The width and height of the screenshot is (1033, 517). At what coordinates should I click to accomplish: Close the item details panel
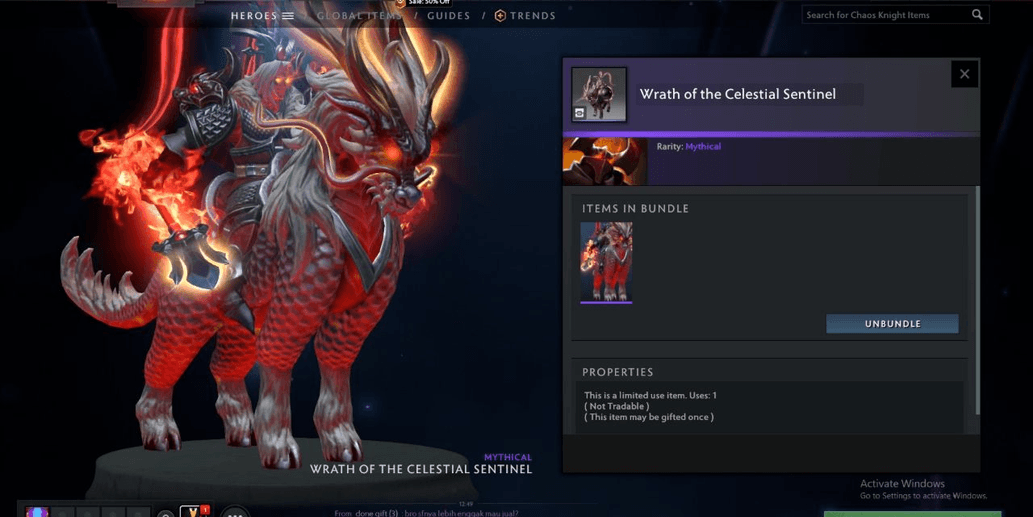[964, 74]
